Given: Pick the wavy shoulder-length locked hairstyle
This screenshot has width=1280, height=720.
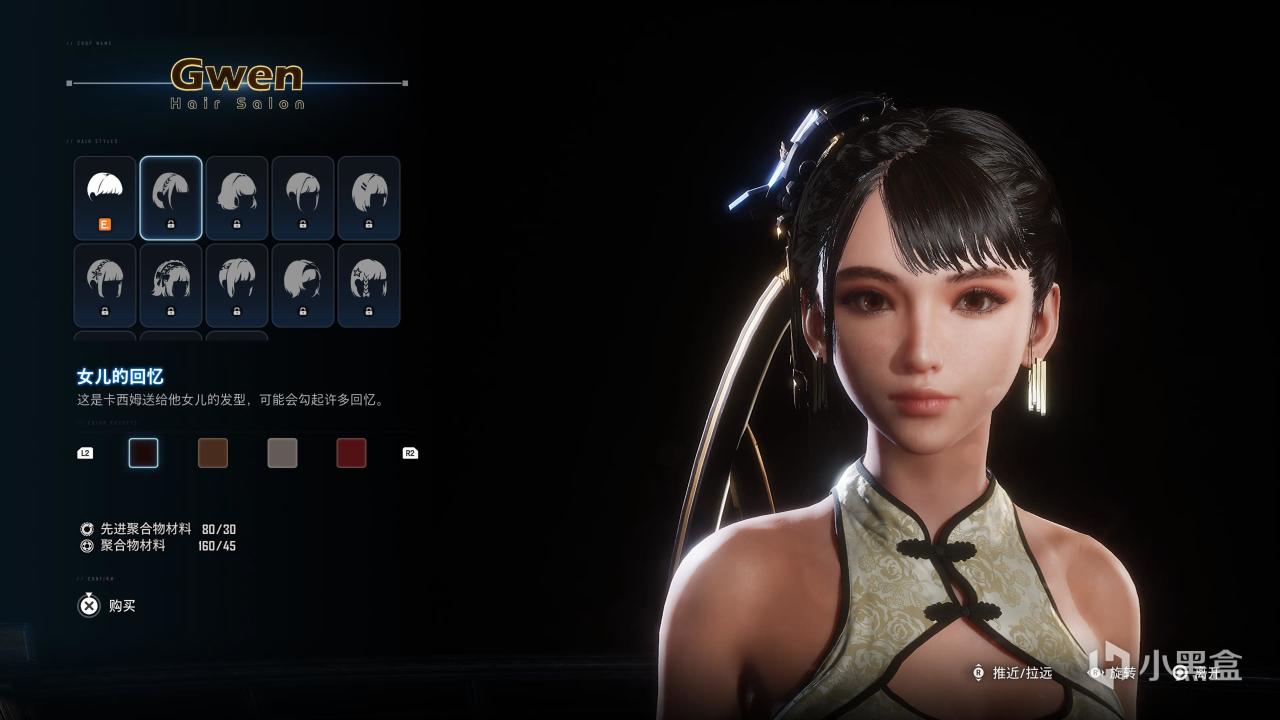Looking at the screenshot, I should click(237, 198).
